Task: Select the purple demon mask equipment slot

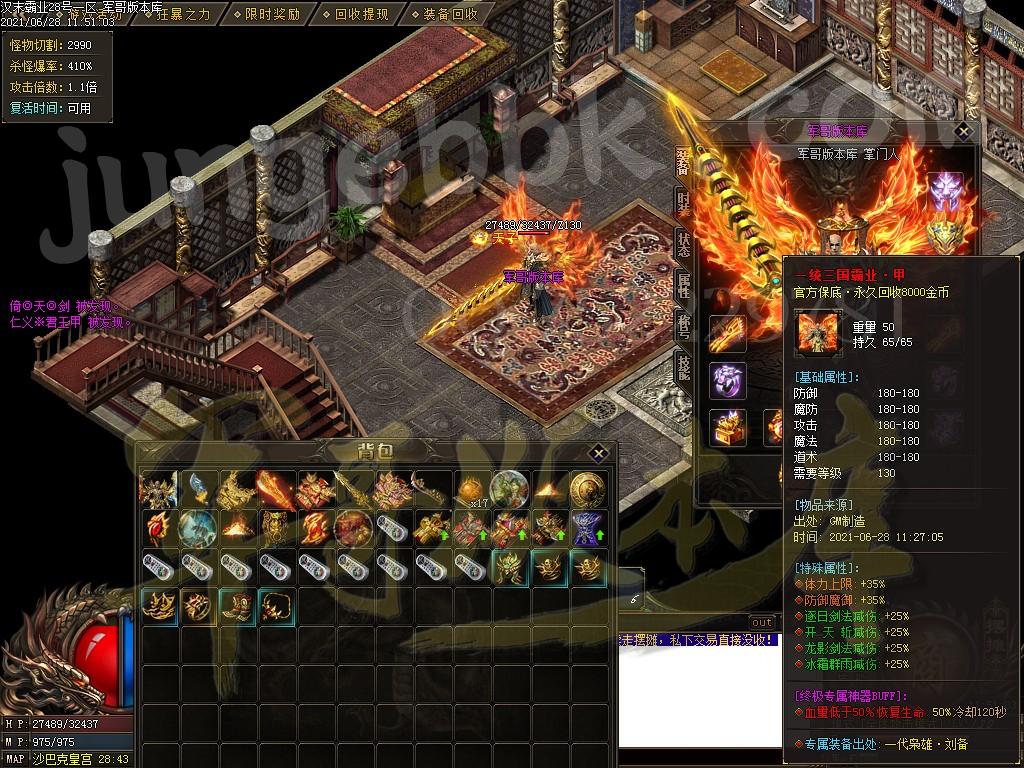Action: (x=945, y=190)
